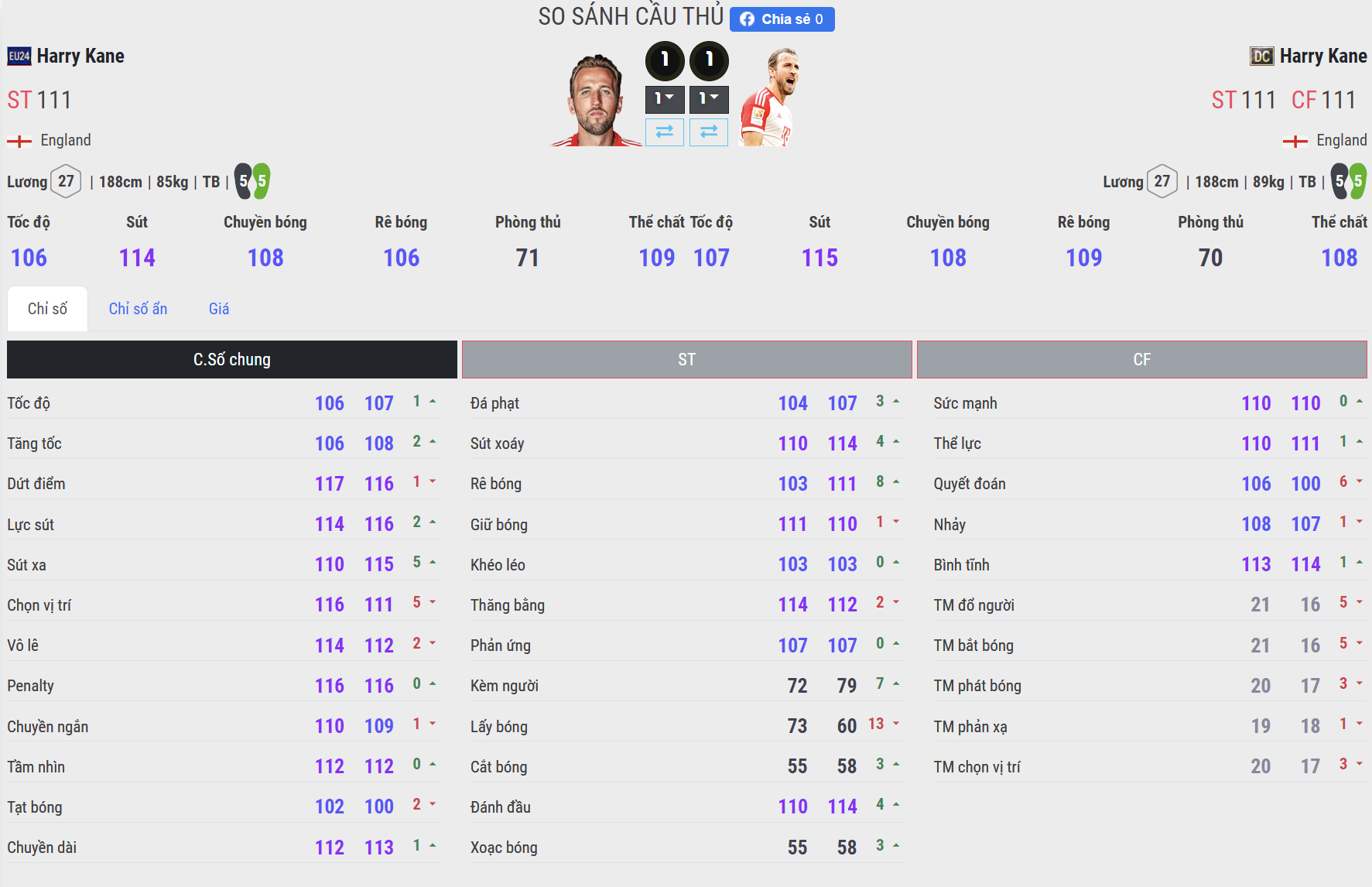Open EU24 Harry Kane player name link
The image size is (1372, 887).
coord(80,57)
